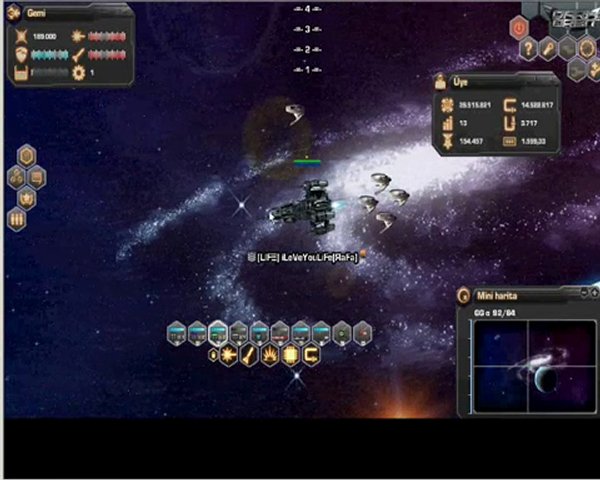The image size is (600, 480).
Task: Open the top hexagon icon on the left
Action: (27, 156)
